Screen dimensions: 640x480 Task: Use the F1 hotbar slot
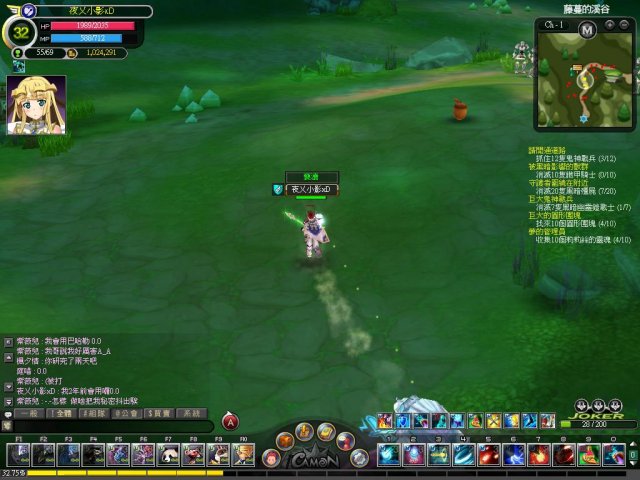(19, 455)
